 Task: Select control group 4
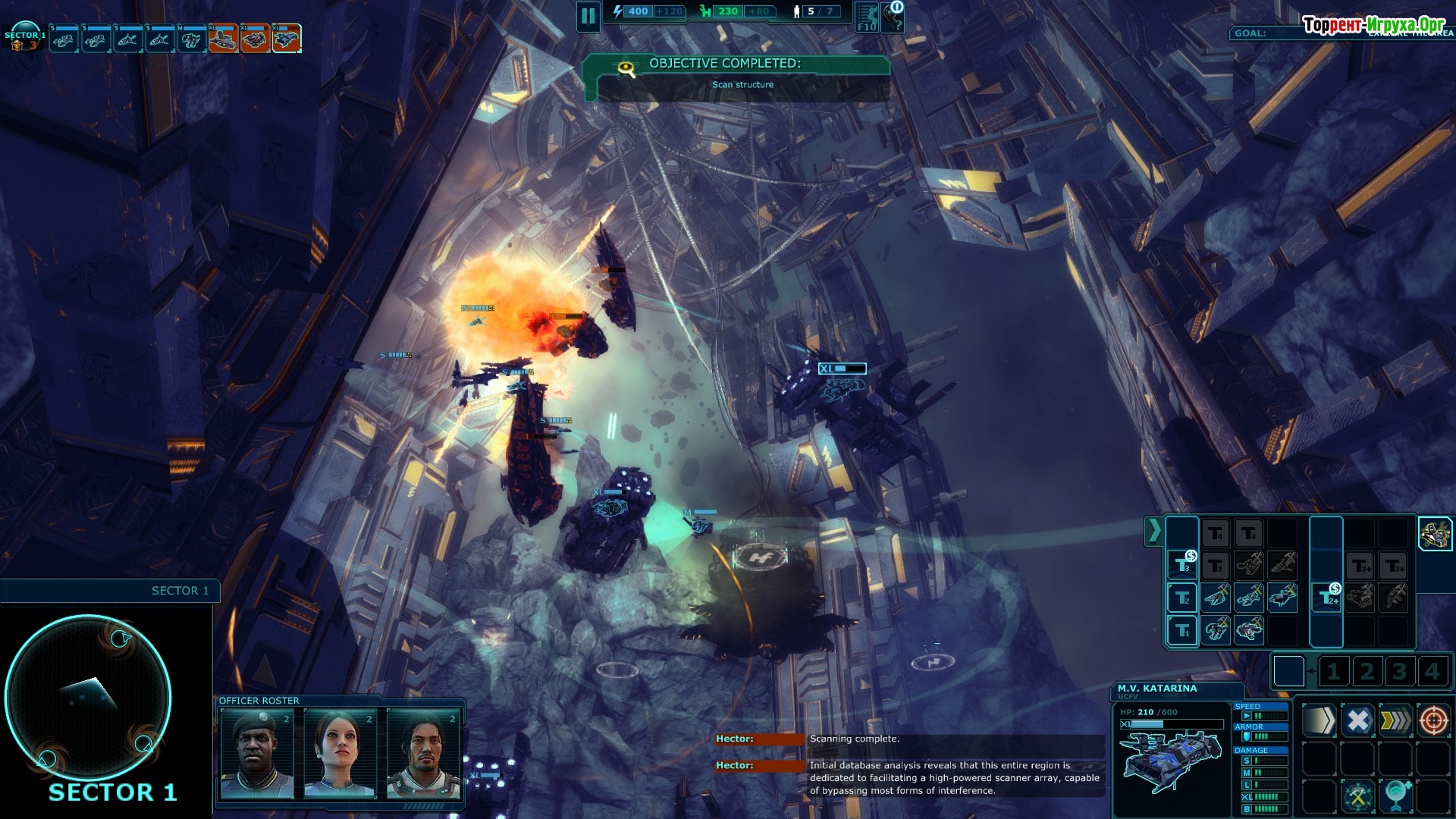1432,671
